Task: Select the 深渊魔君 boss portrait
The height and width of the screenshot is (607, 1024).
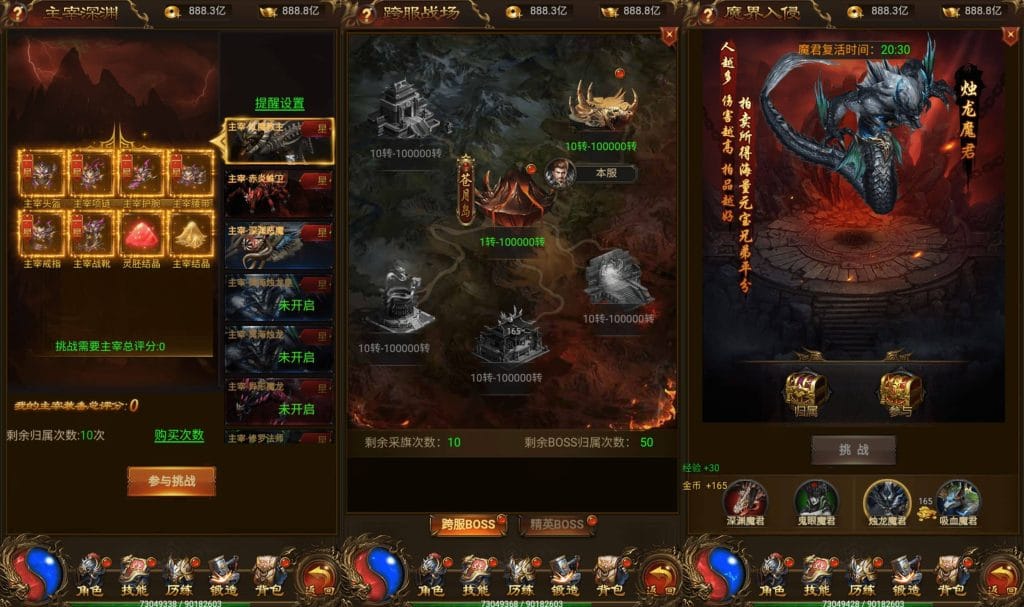Action: [745, 500]
